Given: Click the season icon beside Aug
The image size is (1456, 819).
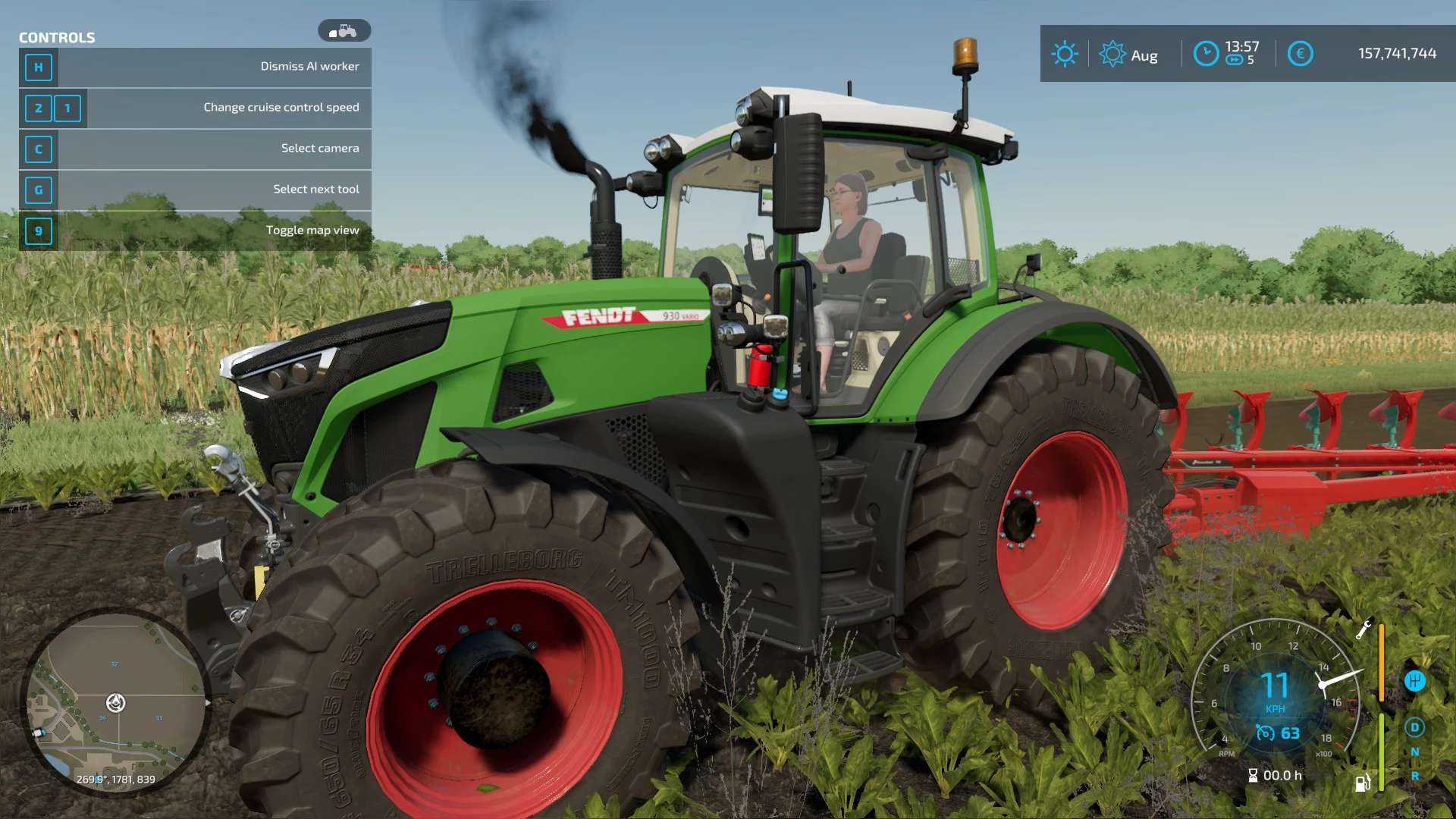Looking at the screenshot, I should (1112, 54).
